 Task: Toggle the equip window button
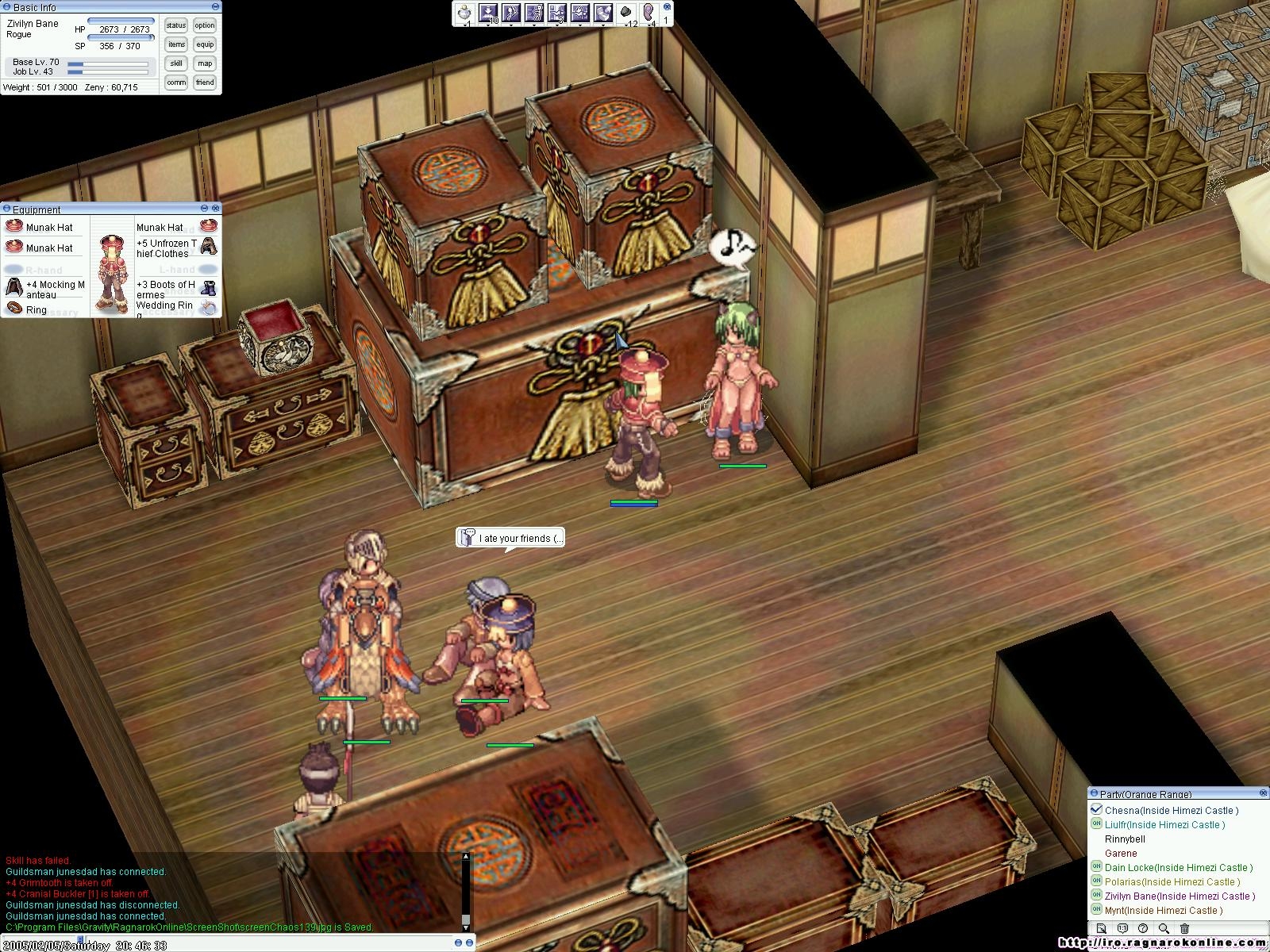[x=205, y=44]
